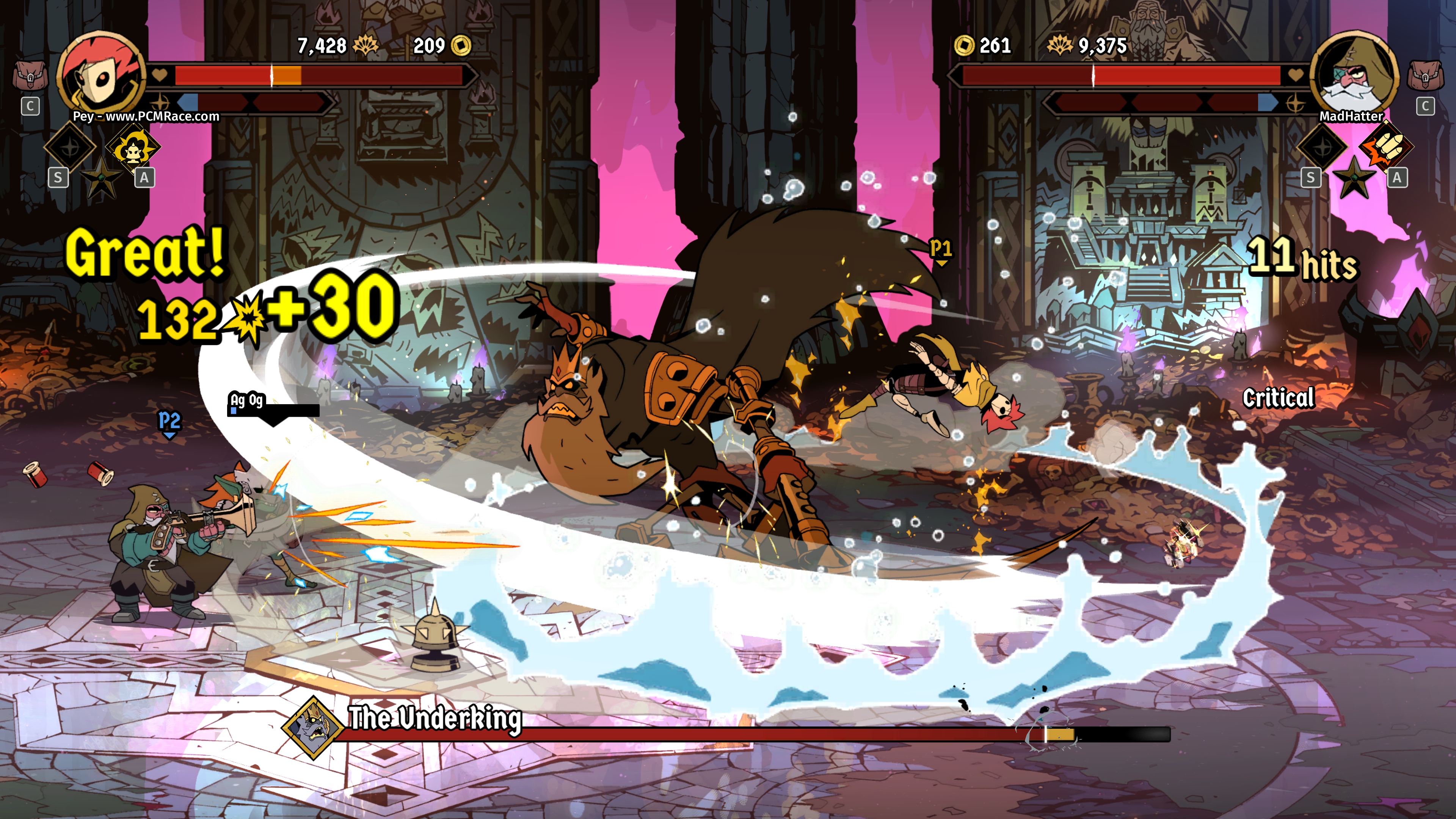This screenshot has height=819, width=1456.
Task: Select Pey's empty compass-star skill slot
Action: (70, 147)
